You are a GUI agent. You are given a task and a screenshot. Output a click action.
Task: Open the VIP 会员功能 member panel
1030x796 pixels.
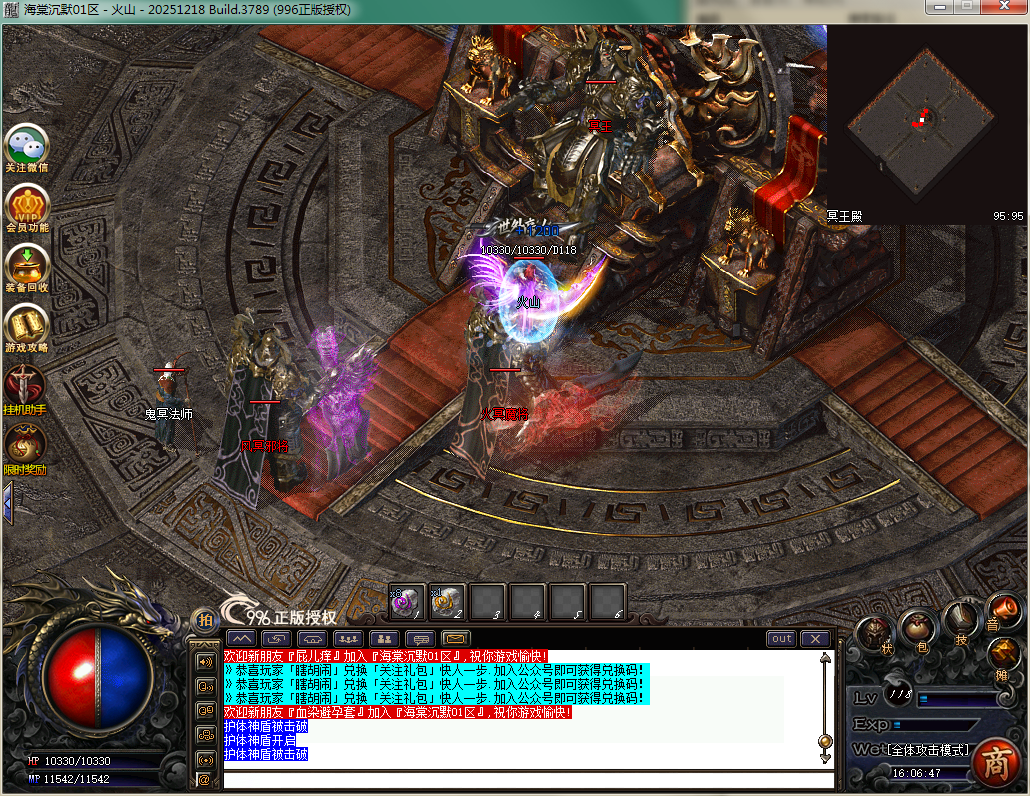point(27,207)
